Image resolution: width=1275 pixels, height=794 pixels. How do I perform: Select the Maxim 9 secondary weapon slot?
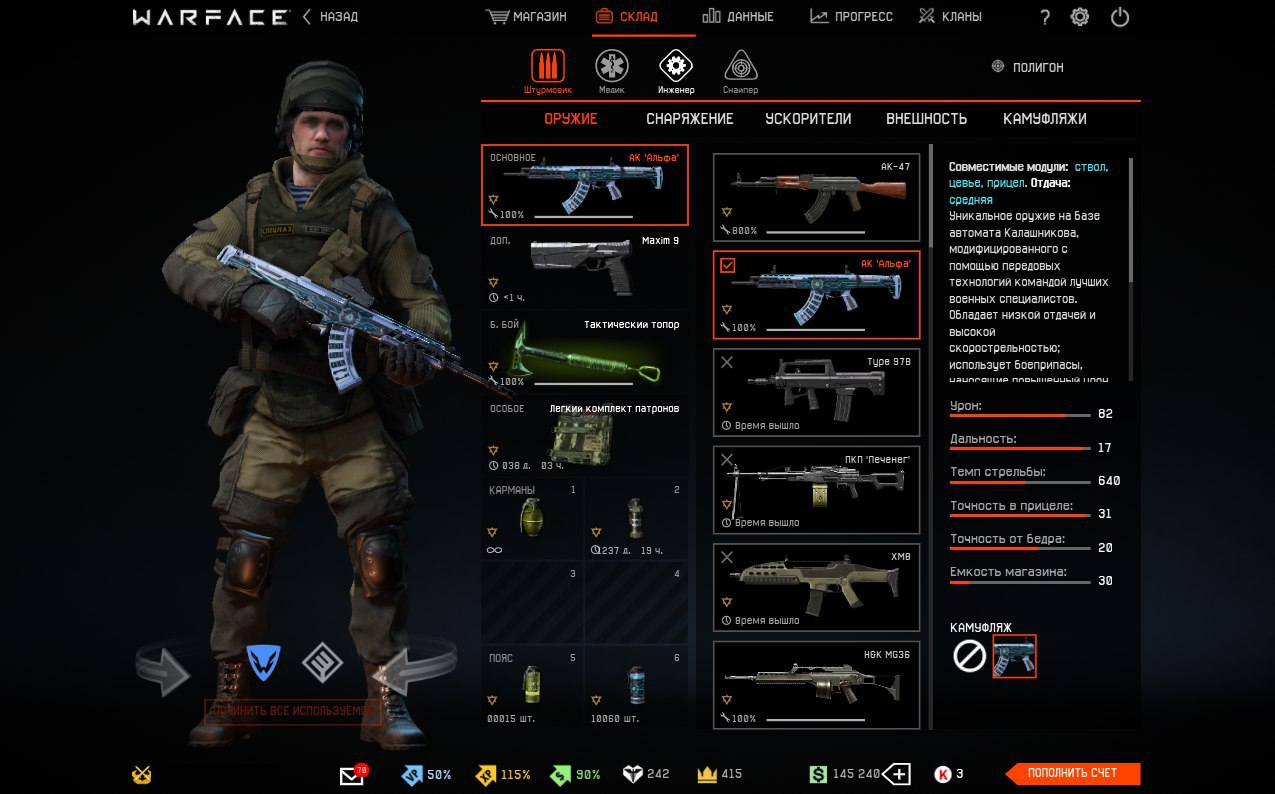click(585, 268)
